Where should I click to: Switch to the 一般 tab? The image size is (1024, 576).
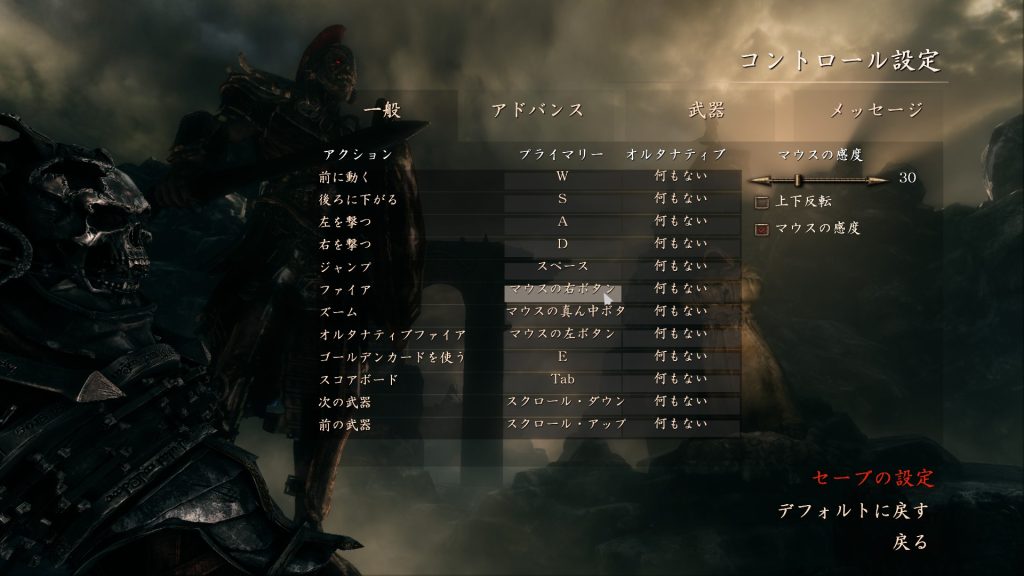pyautogui.click(x=382, y=110)
